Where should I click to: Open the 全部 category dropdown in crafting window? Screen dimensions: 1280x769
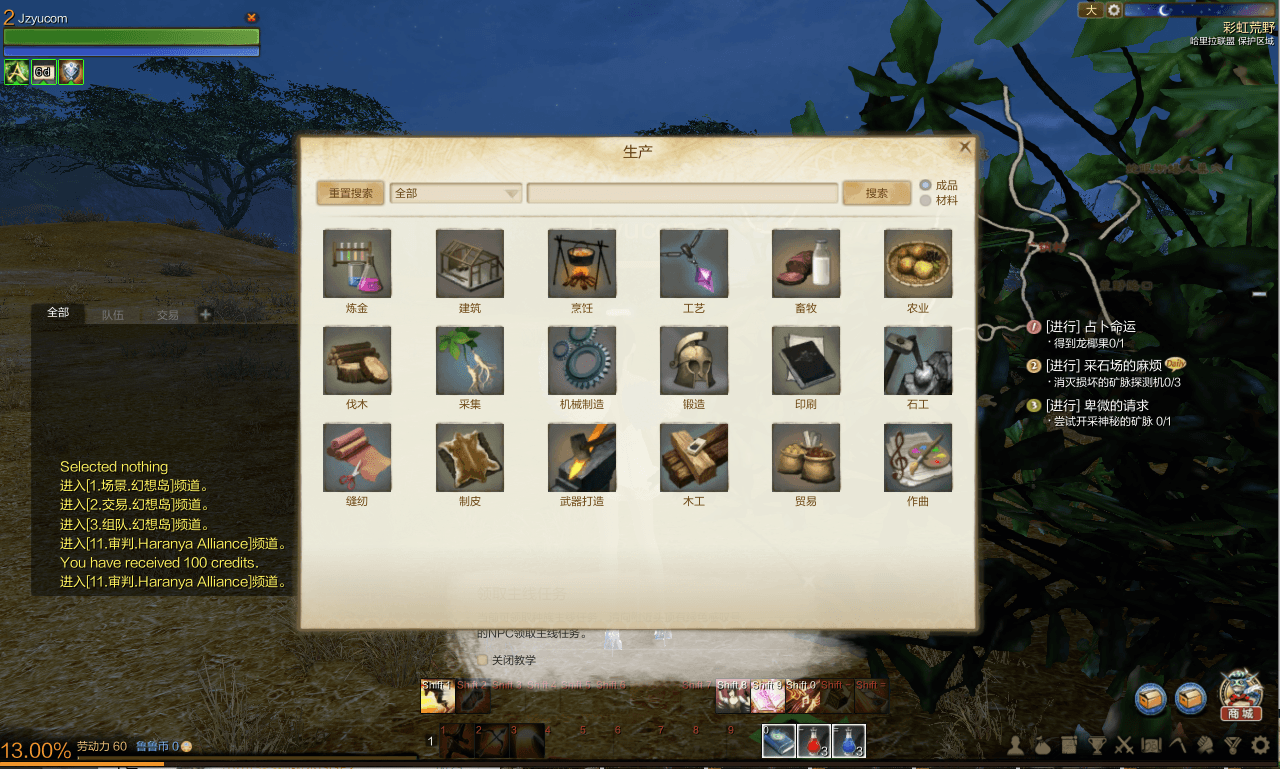point(455,193)
